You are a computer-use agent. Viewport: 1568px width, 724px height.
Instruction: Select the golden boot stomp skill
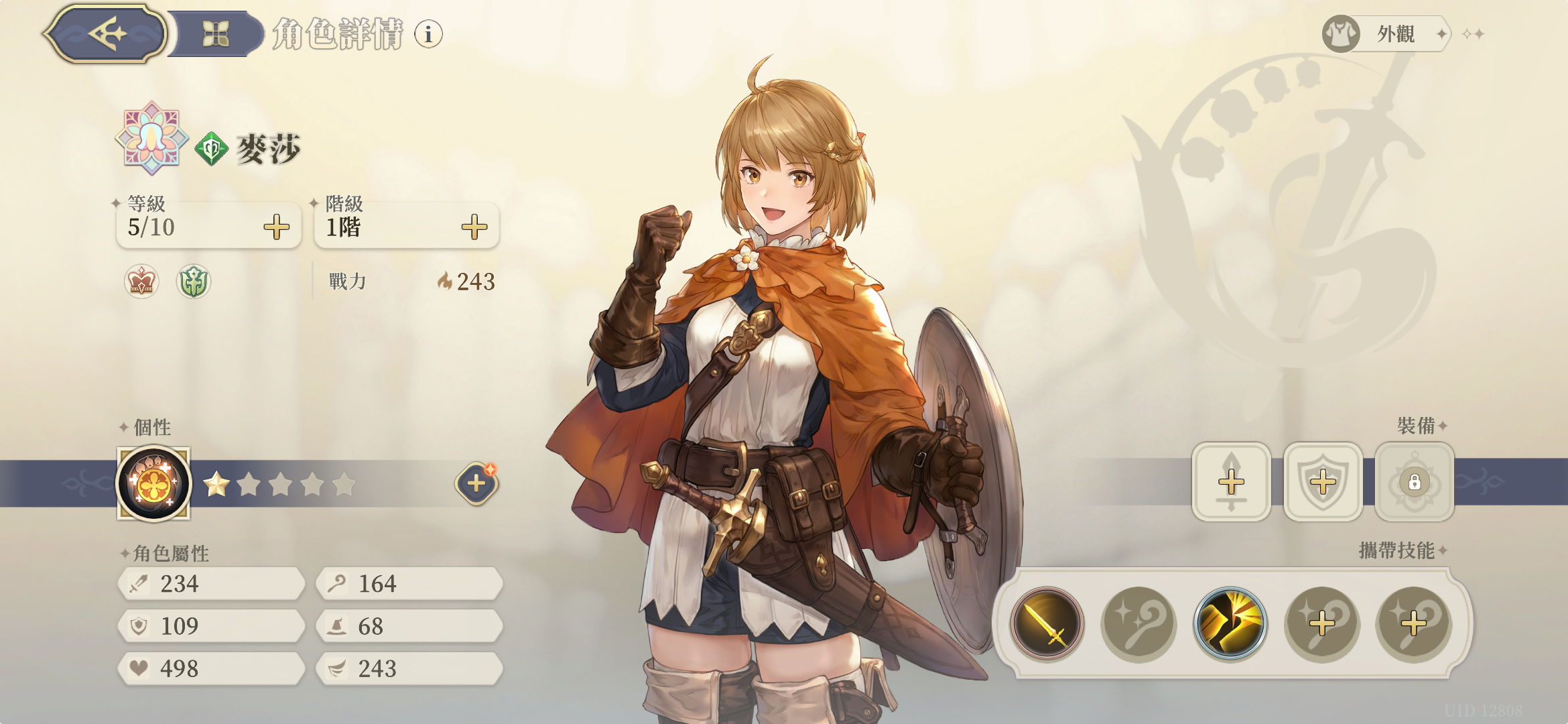pyautogui.click(x=1230, y=623)
